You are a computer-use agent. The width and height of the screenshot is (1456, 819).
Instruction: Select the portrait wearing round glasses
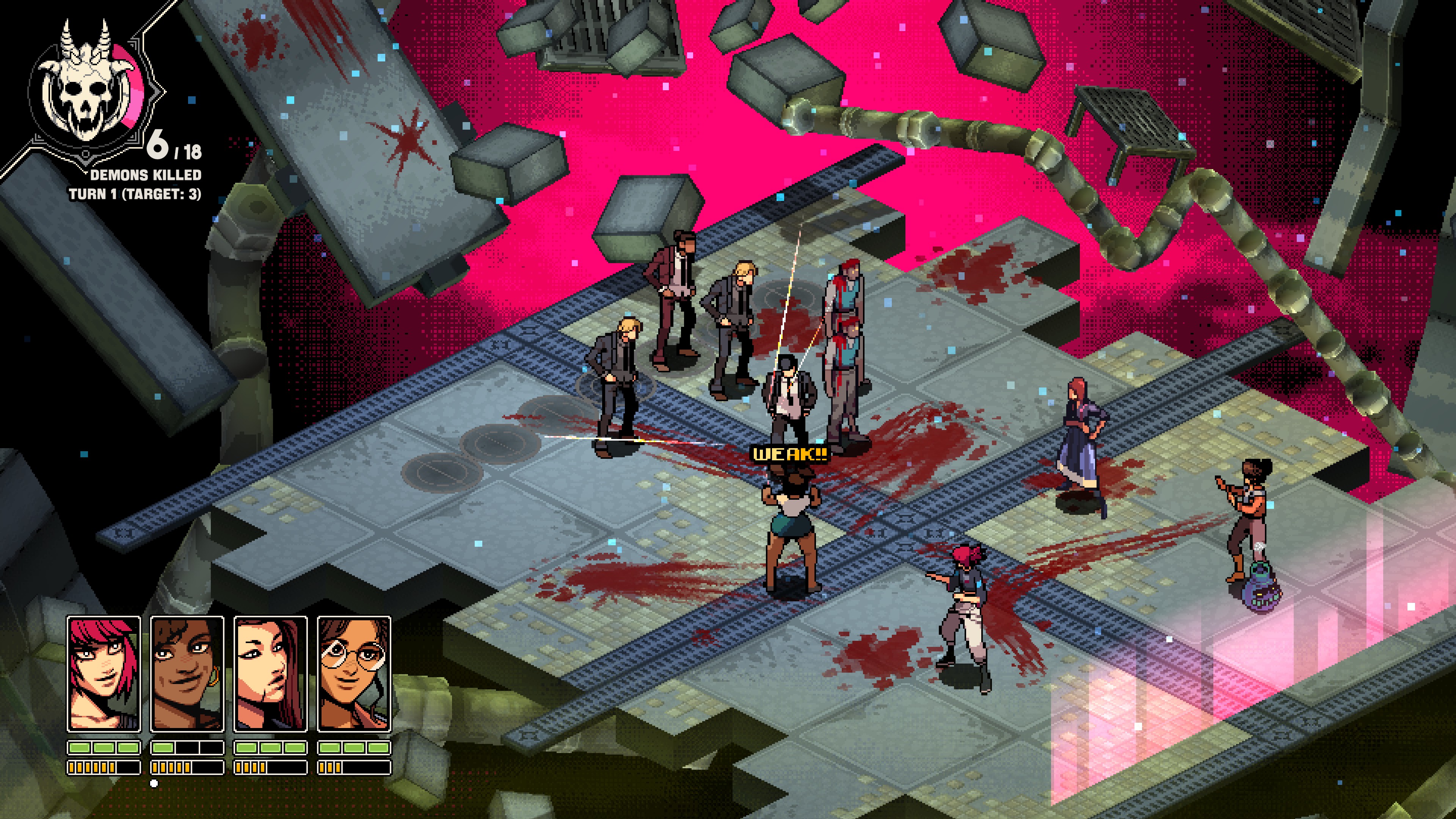tap(354, 673)
